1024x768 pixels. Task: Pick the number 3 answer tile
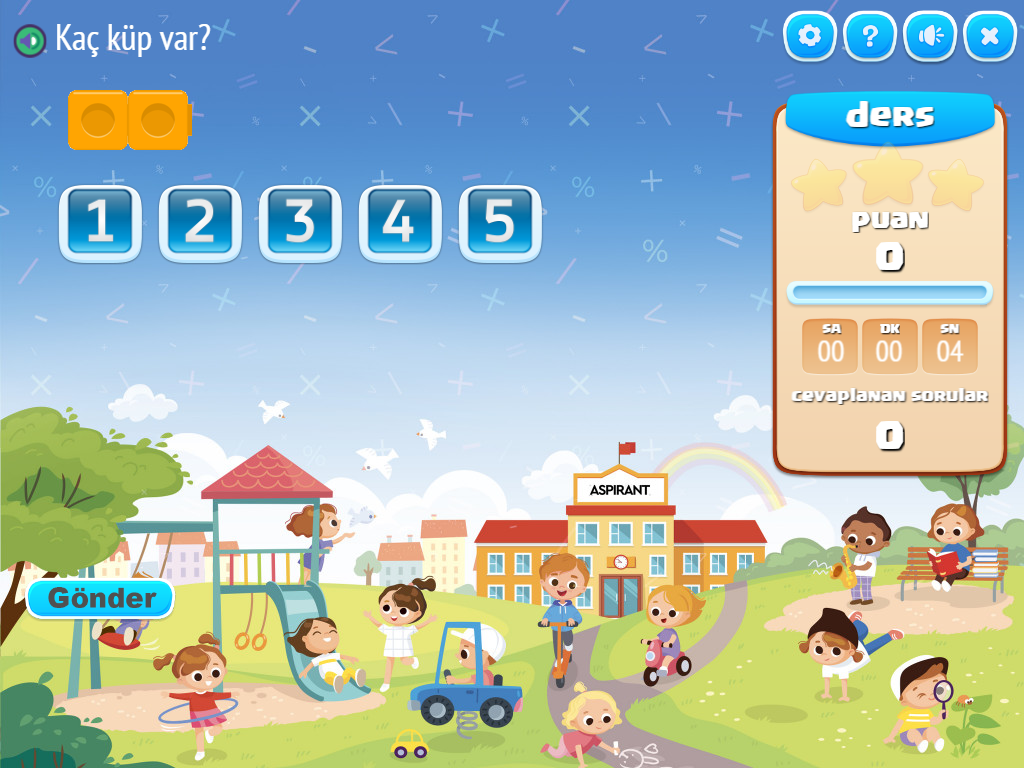pyautogui.click(x=300, y=223)
